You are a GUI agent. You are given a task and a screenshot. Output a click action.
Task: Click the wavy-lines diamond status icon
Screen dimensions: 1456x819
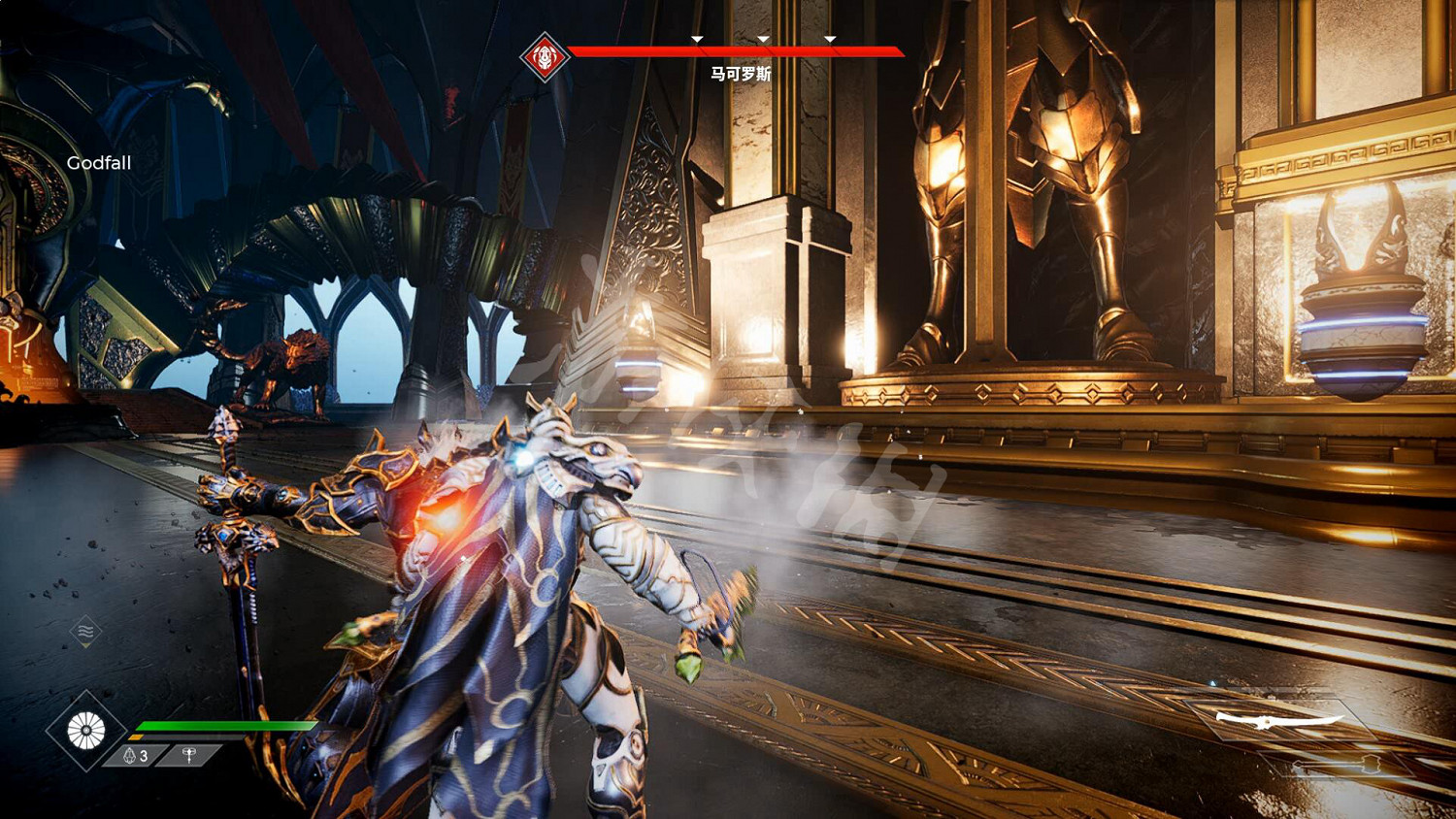click(85, 632)
